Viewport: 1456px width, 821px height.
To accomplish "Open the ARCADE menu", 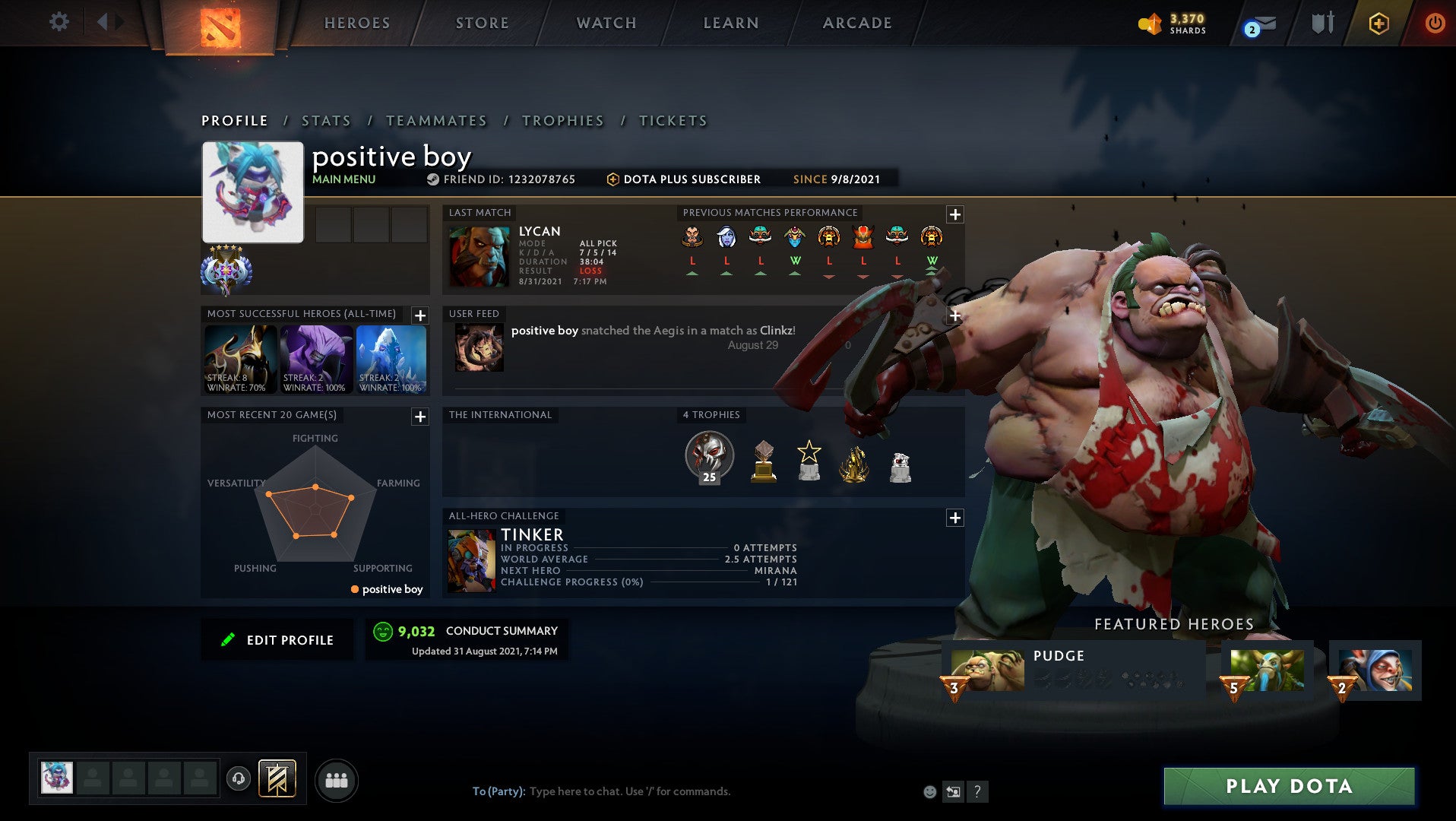I will pyautogui.click(x=856, y=23).
